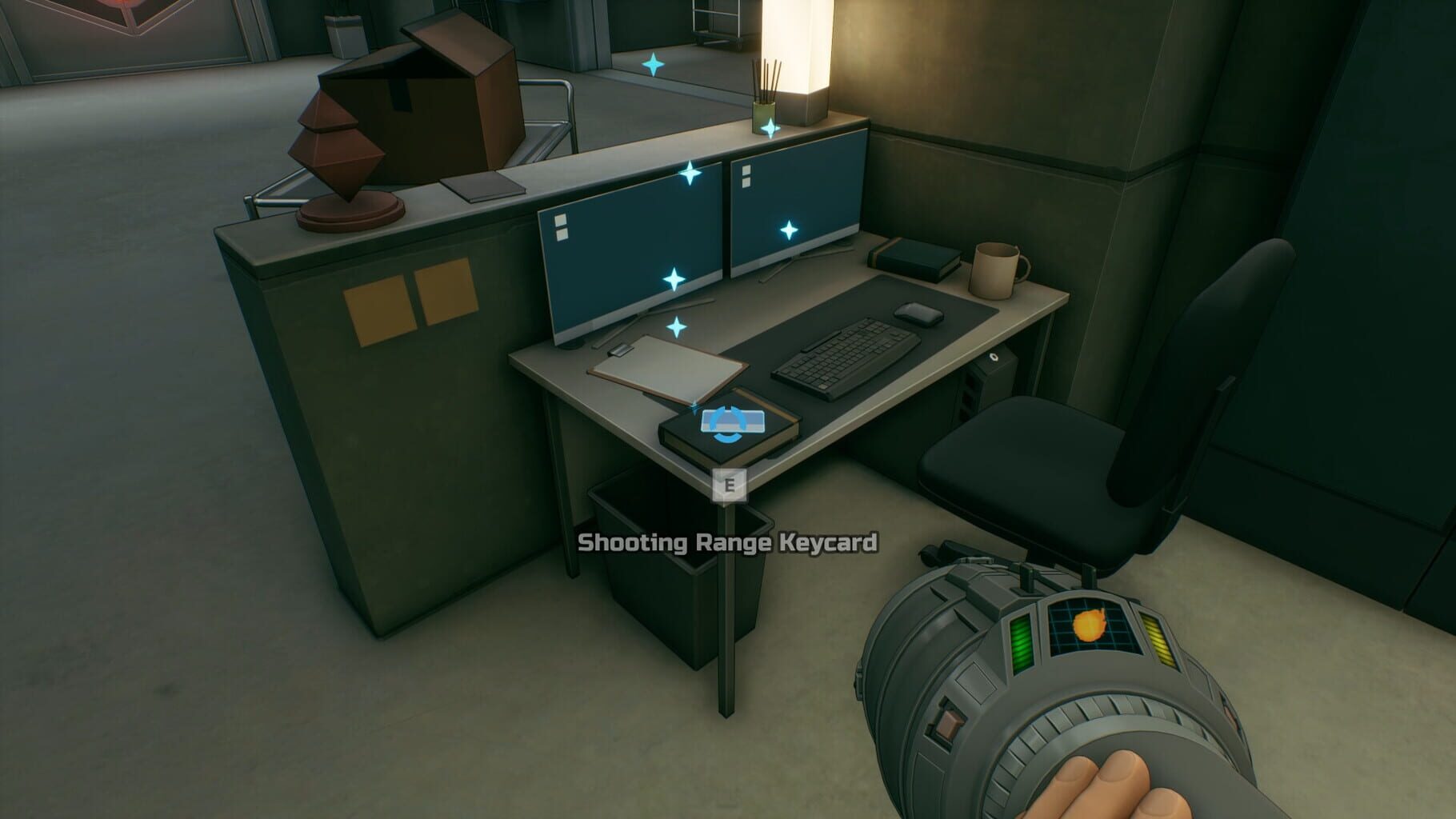Click the sparkle on the right monitor screen

point(790,230)
